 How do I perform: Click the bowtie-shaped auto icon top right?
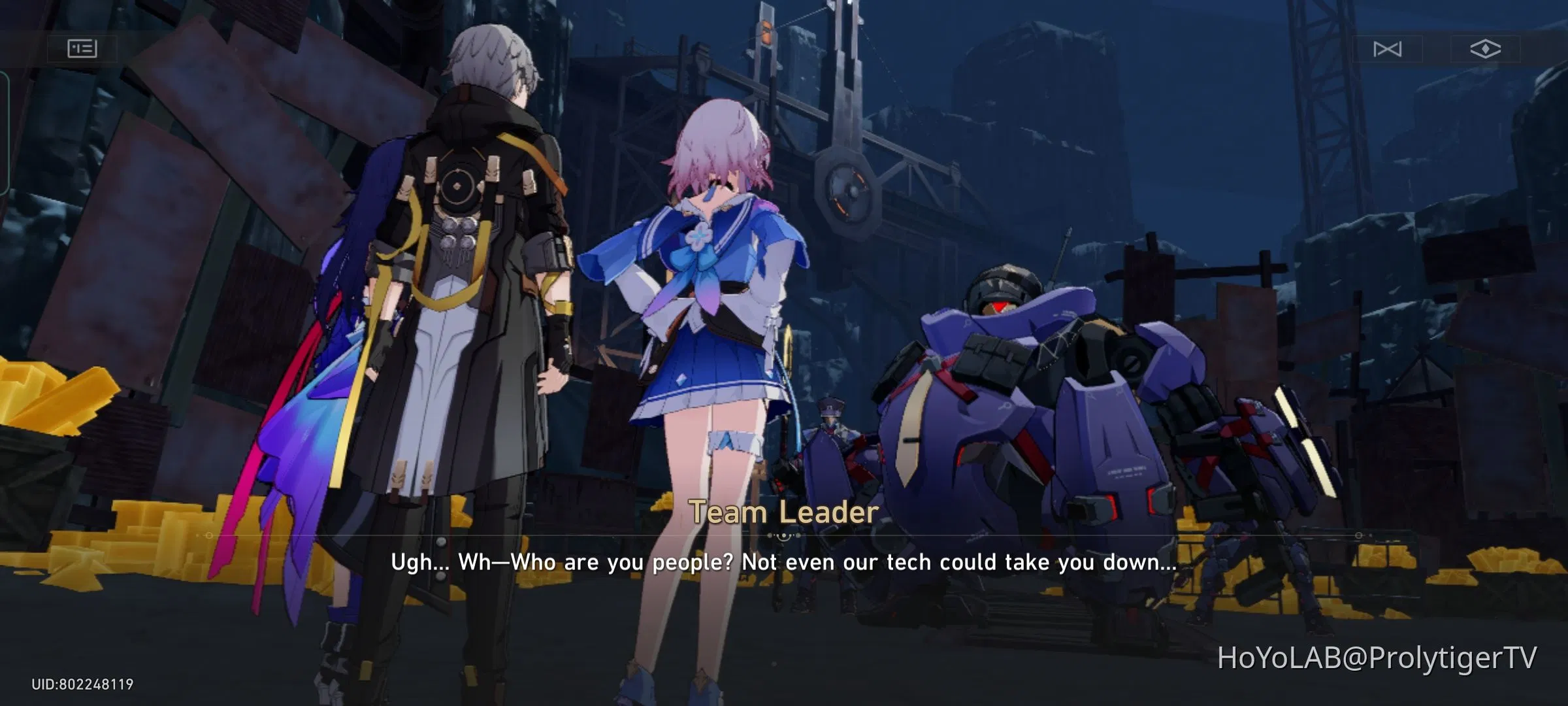[1387, 49]
